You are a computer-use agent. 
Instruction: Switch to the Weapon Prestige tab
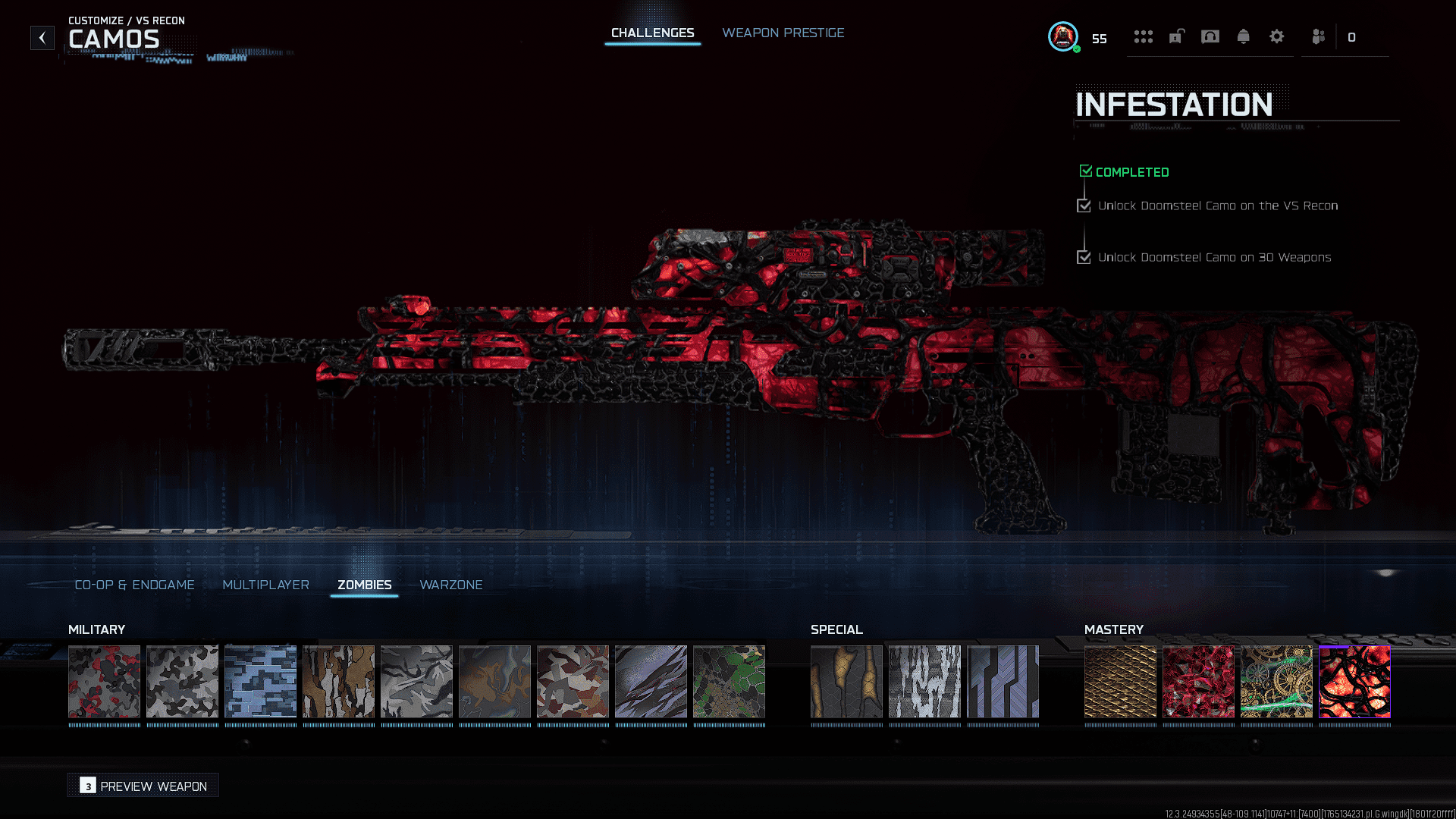point(783,33)
